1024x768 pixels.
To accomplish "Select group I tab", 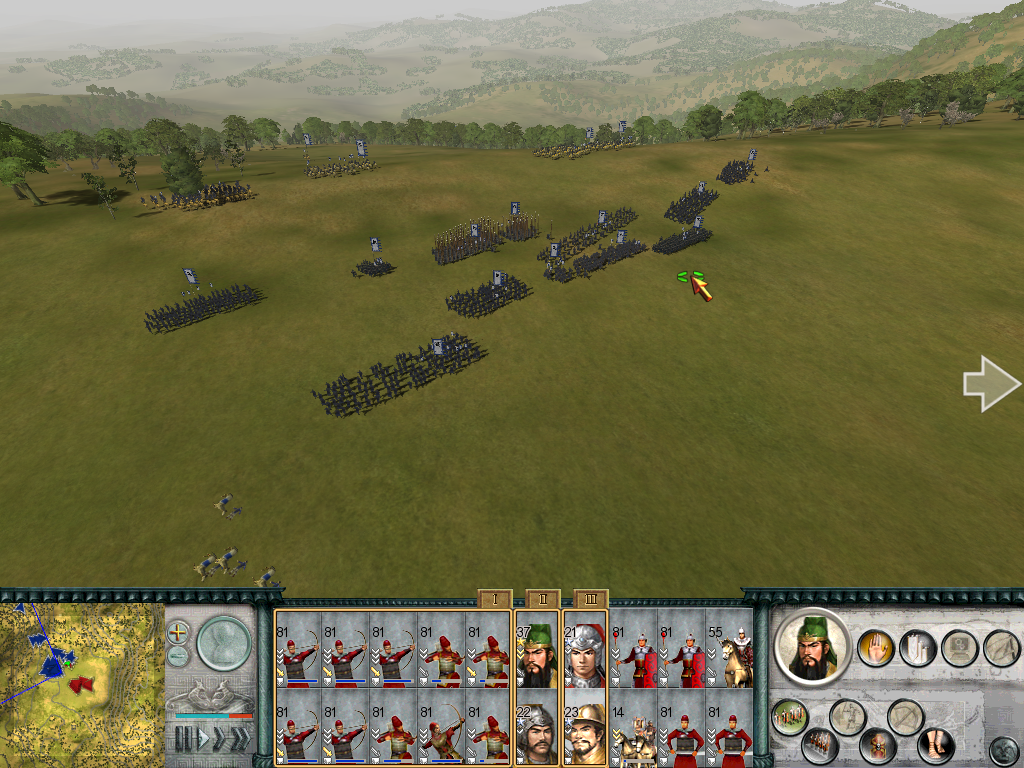I will pos(494,599).
